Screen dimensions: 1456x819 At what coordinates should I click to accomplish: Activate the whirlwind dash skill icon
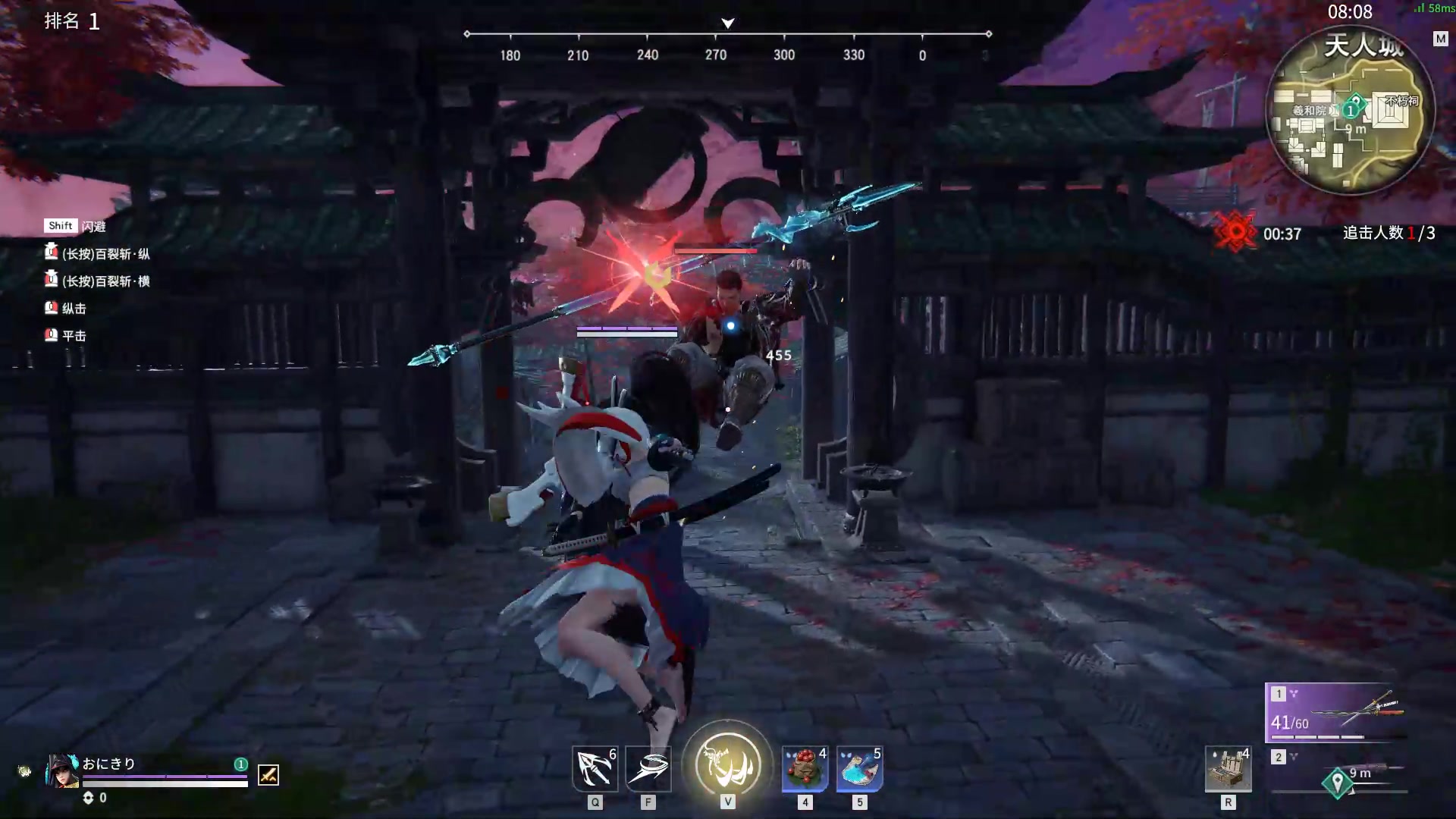click(x=648, y=769)
